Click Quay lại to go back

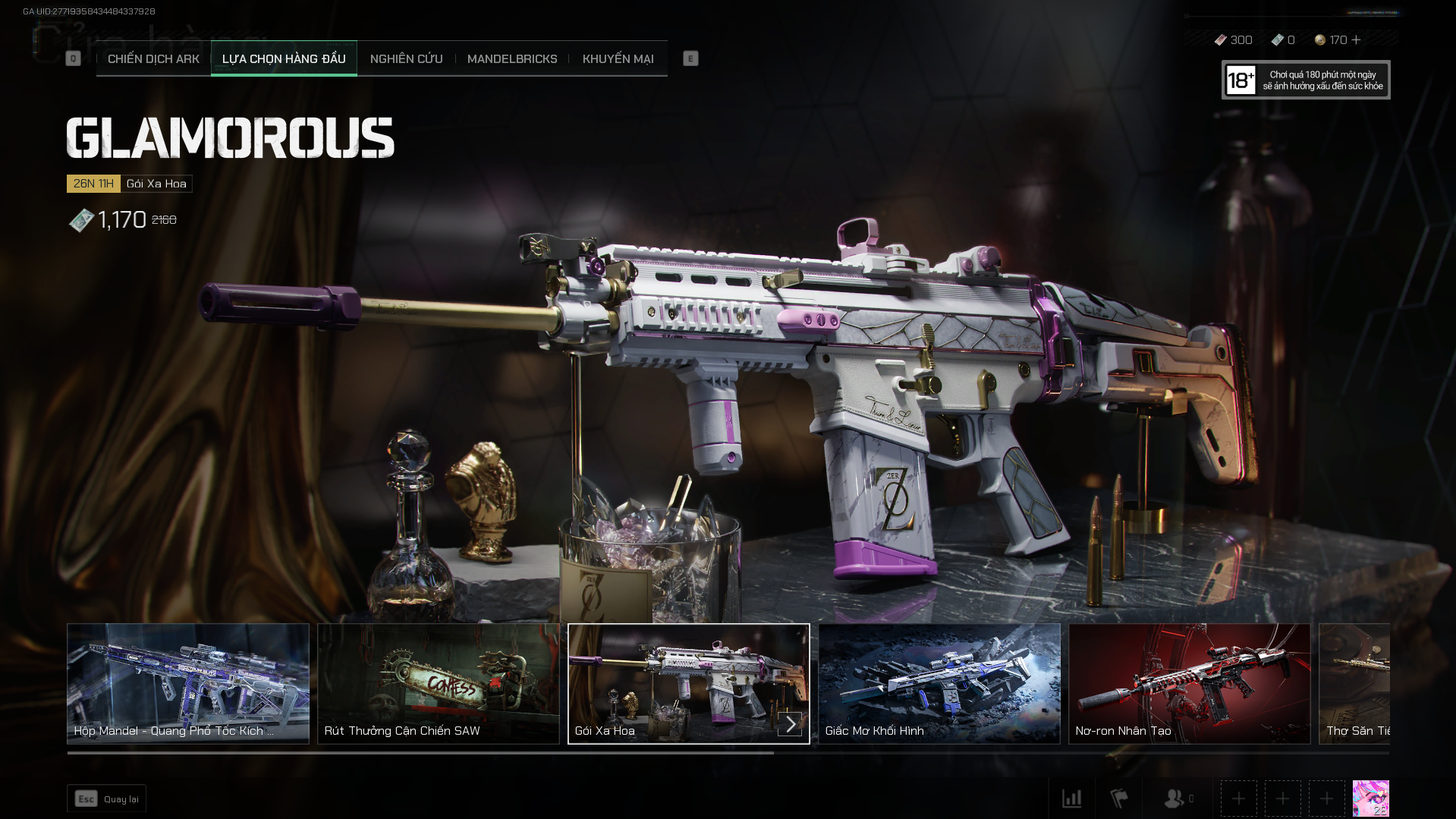(x=106, y=799)
